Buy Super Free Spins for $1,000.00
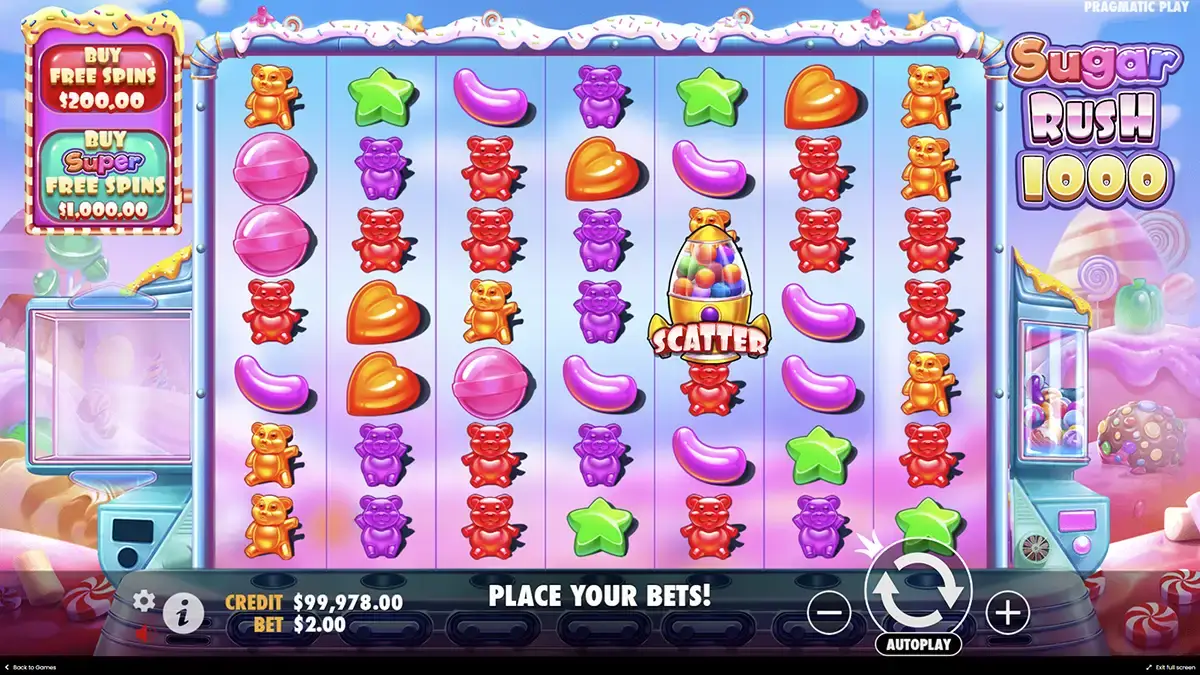The height and width of the screenshot is (675, 1200). pyautogui.click(x=105, y=177)
